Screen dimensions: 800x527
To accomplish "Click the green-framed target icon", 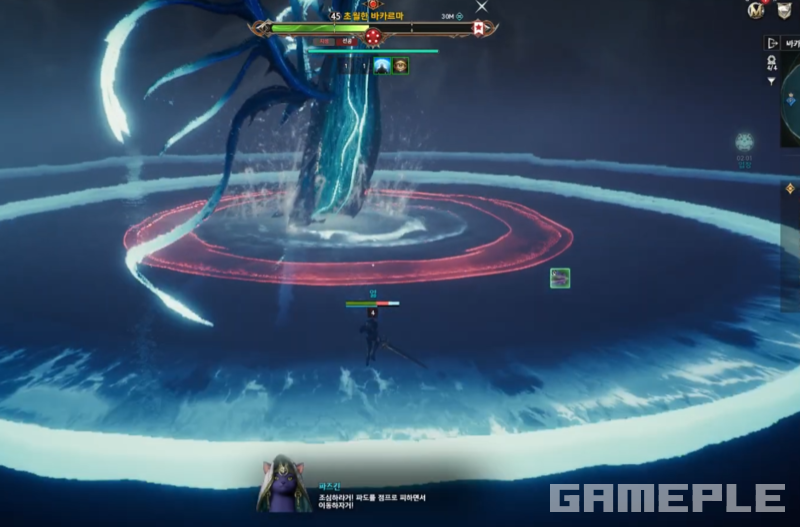I will [560, 278].
